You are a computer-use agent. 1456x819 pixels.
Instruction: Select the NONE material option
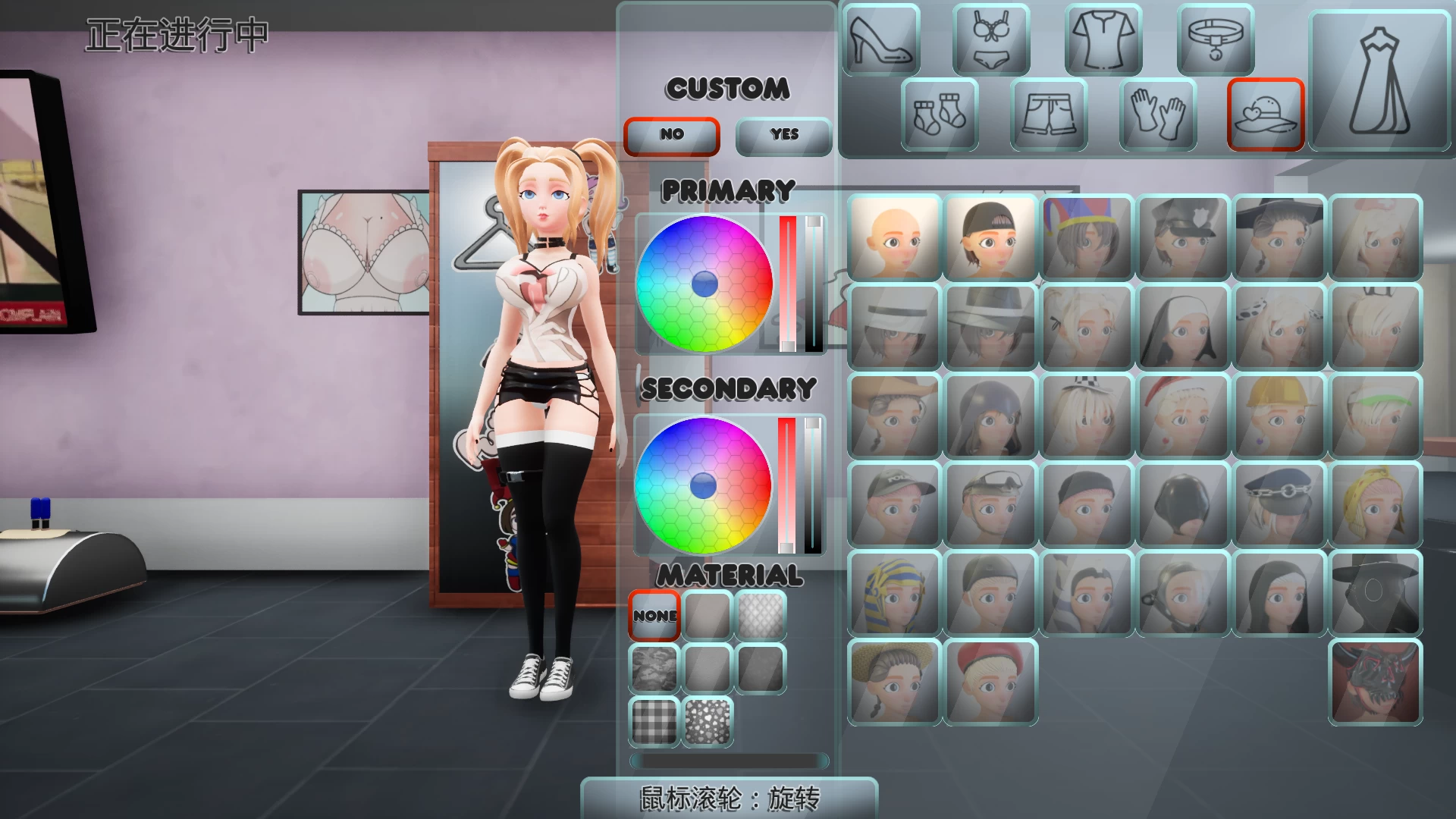pos(653,615)
